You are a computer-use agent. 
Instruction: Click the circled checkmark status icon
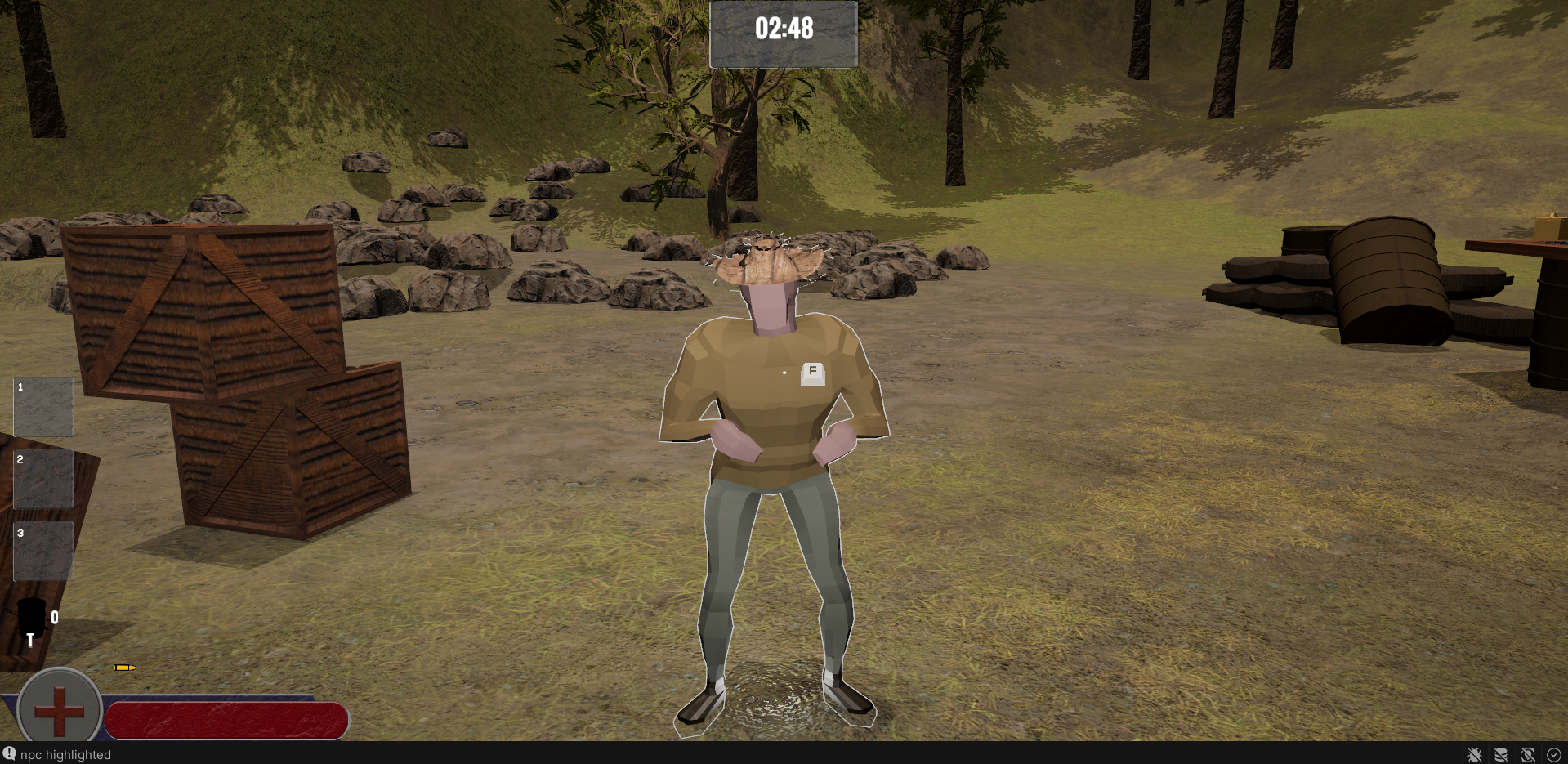[1553, 755]
